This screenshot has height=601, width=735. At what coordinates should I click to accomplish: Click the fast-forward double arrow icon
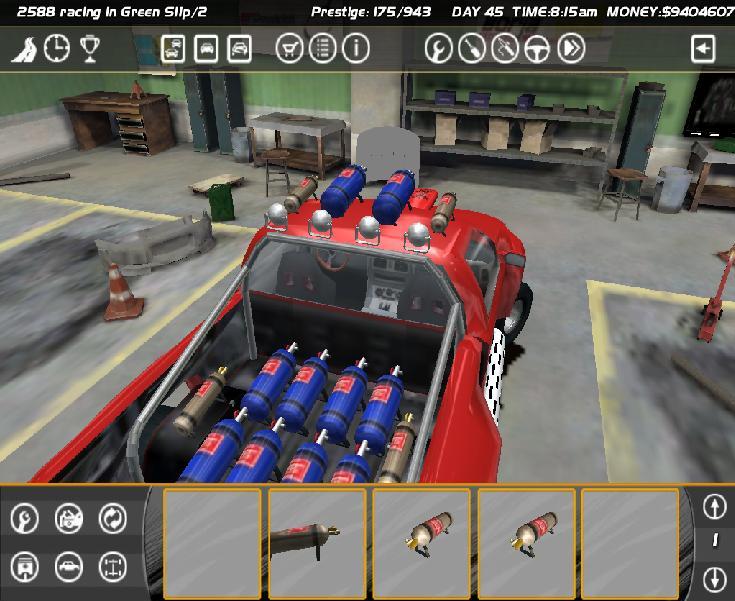572,48
